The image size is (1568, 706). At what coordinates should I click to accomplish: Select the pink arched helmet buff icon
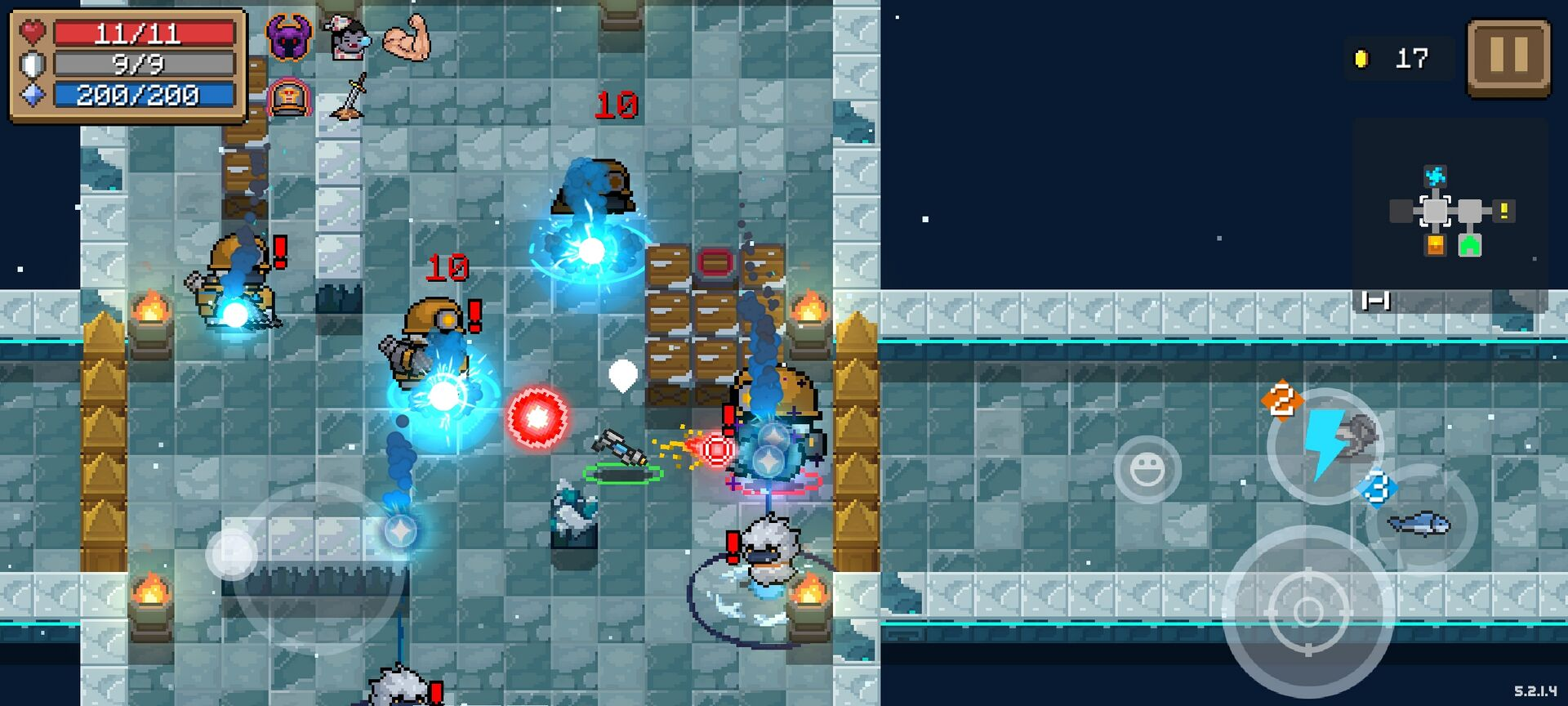coord(289,98)
